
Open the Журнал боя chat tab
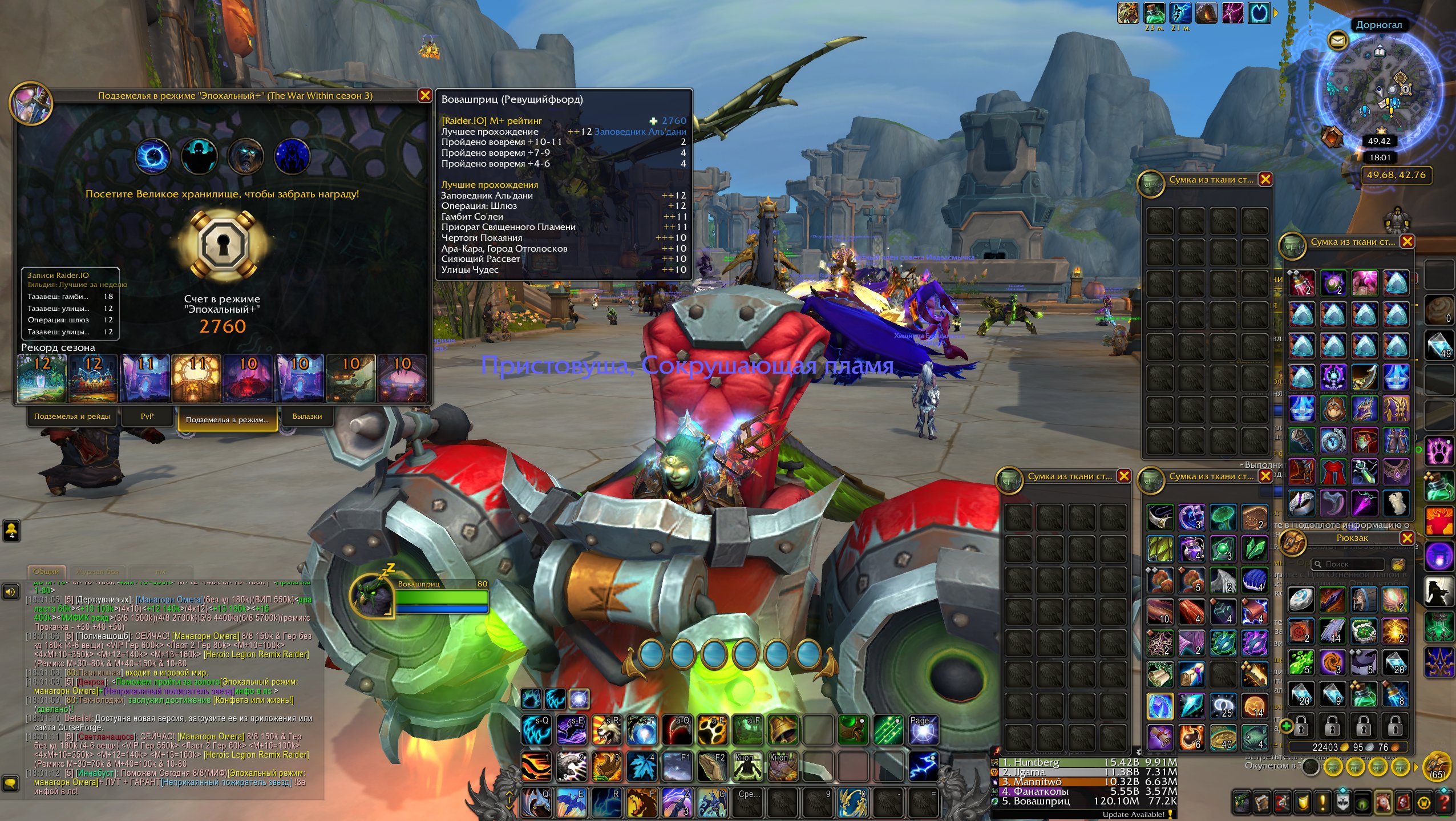click(x=98, y=572)
